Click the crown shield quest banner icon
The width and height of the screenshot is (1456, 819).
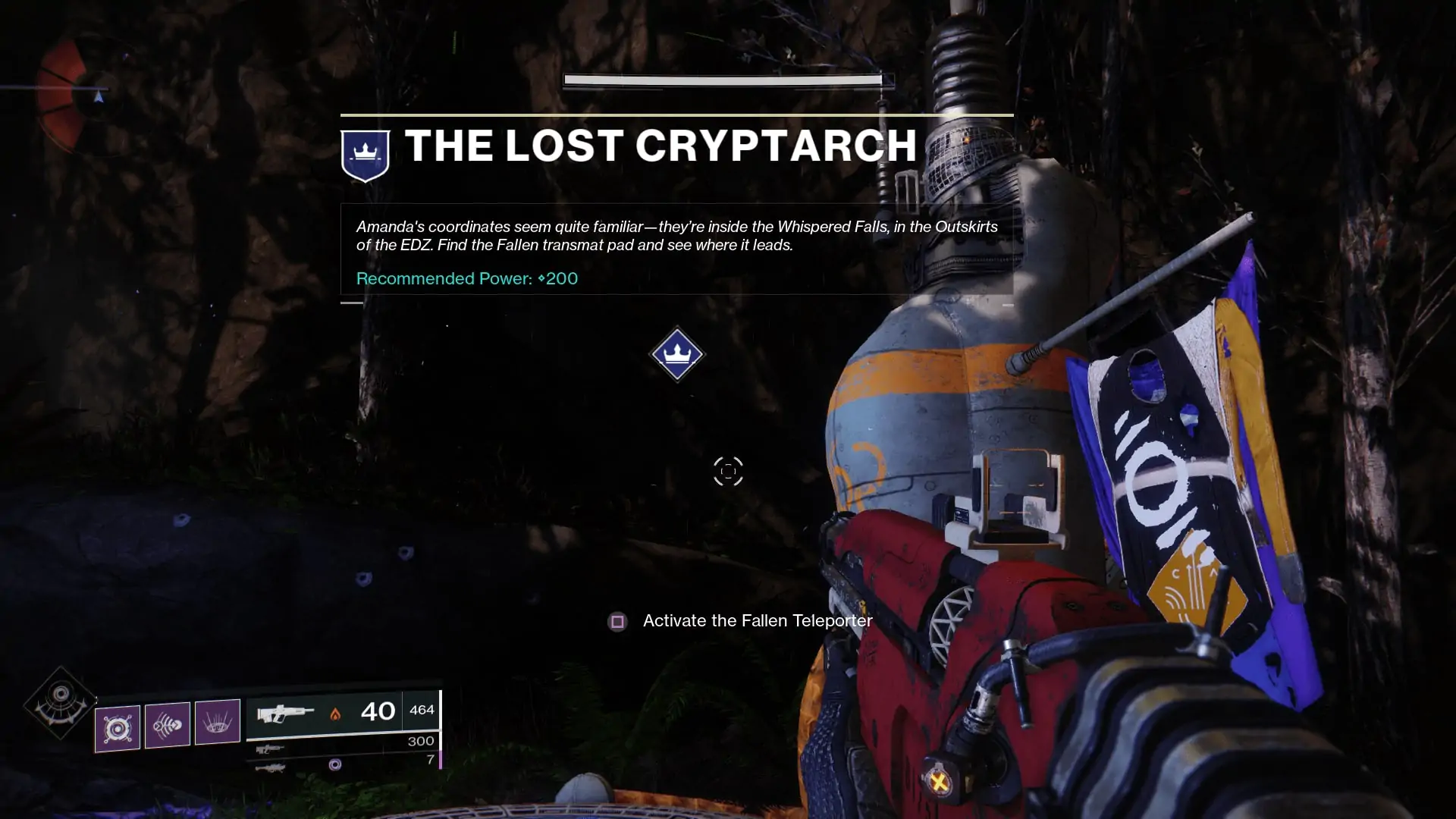pyautogui.click(x=365, y=152)
